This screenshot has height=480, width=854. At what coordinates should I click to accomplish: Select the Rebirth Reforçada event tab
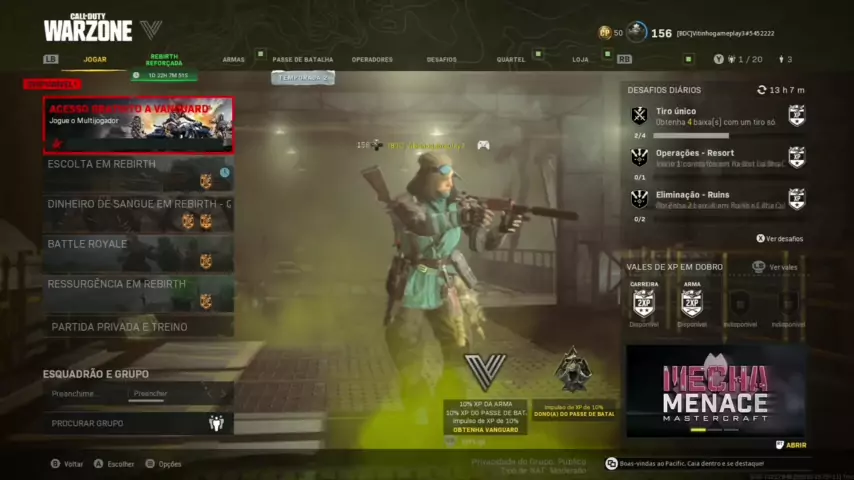point(165,63)
